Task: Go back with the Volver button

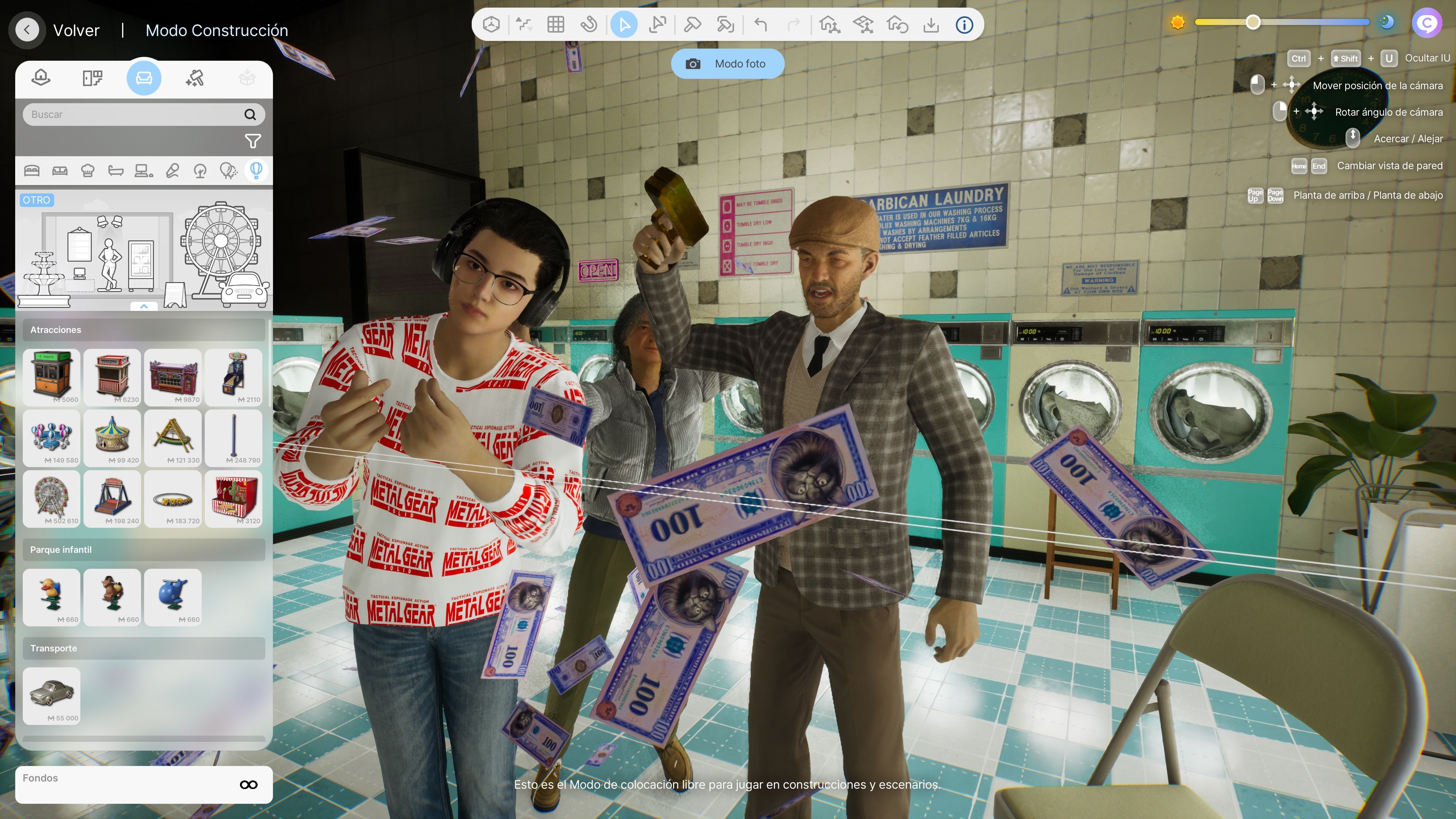Action: tap(27, 30)
